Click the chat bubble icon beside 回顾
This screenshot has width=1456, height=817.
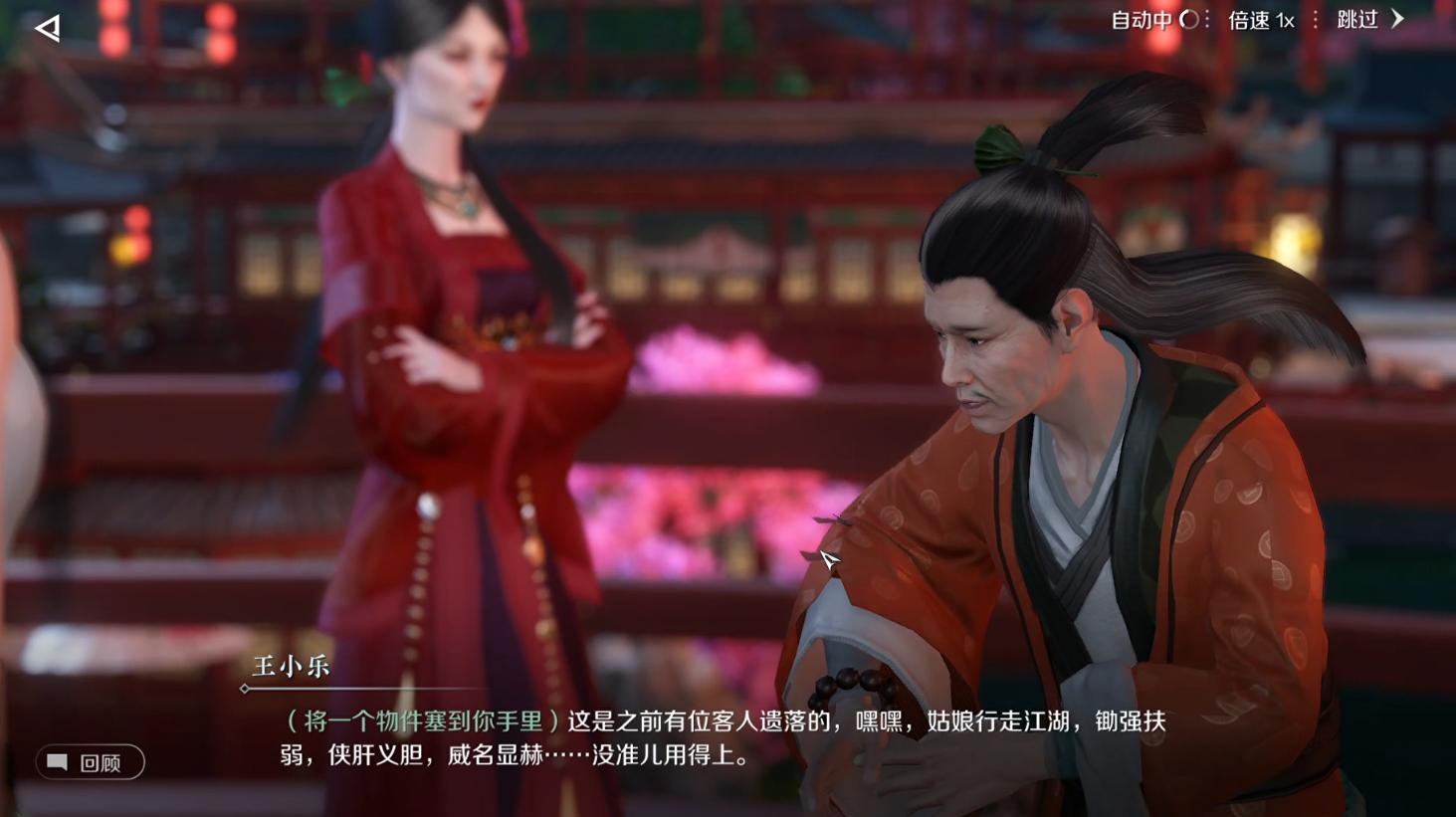click(x=58, y=762)
